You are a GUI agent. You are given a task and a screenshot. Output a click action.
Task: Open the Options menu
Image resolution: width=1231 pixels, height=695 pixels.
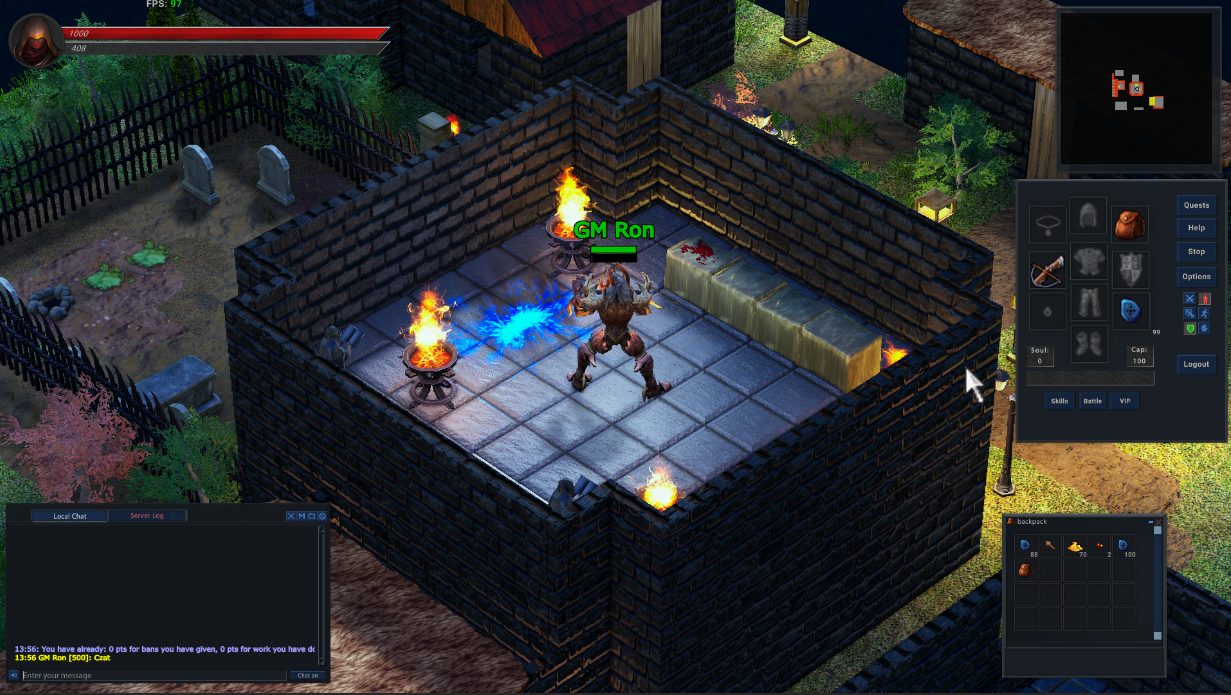[1196, 276]
